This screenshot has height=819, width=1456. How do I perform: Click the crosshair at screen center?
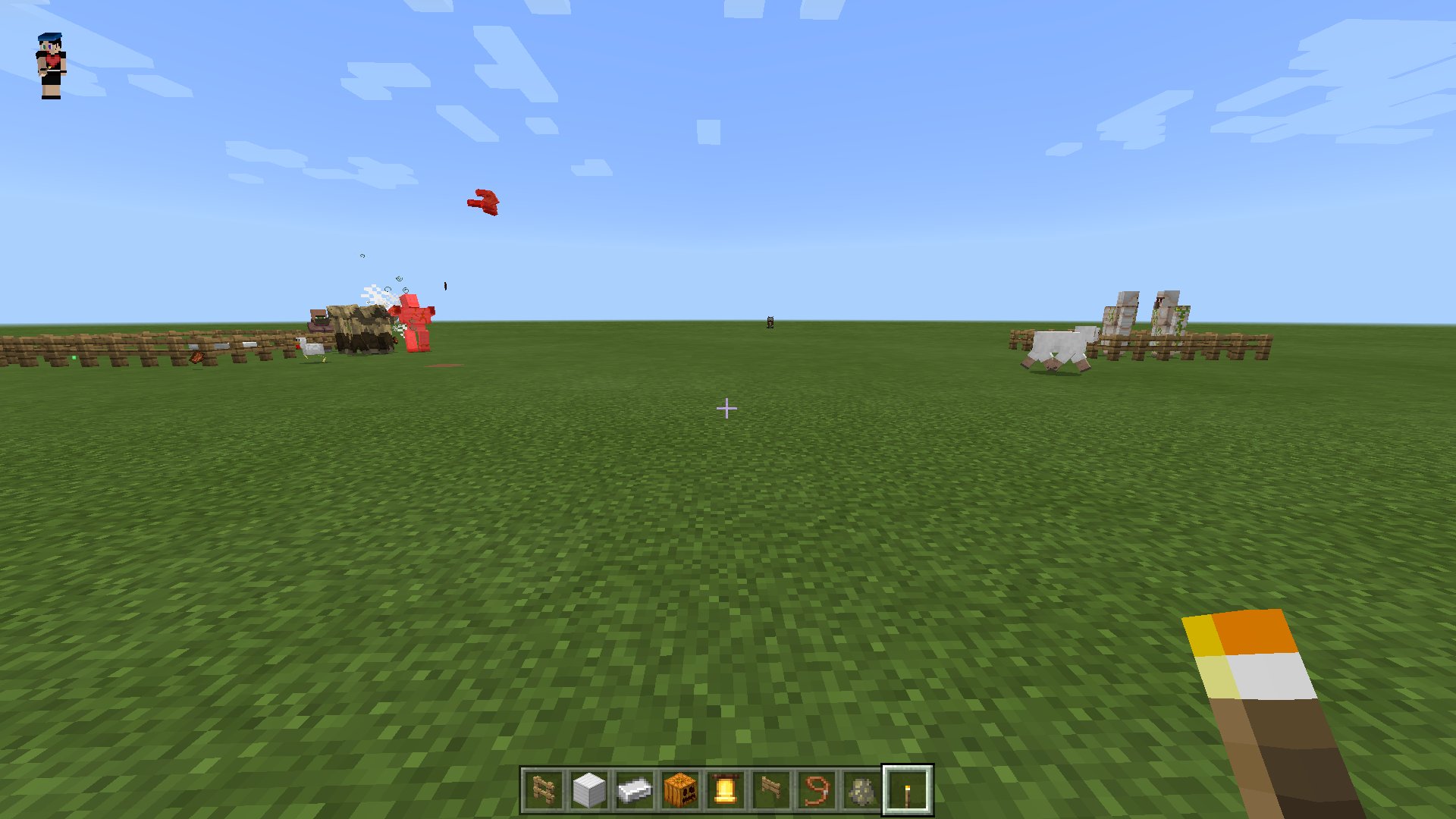point(728,408)
